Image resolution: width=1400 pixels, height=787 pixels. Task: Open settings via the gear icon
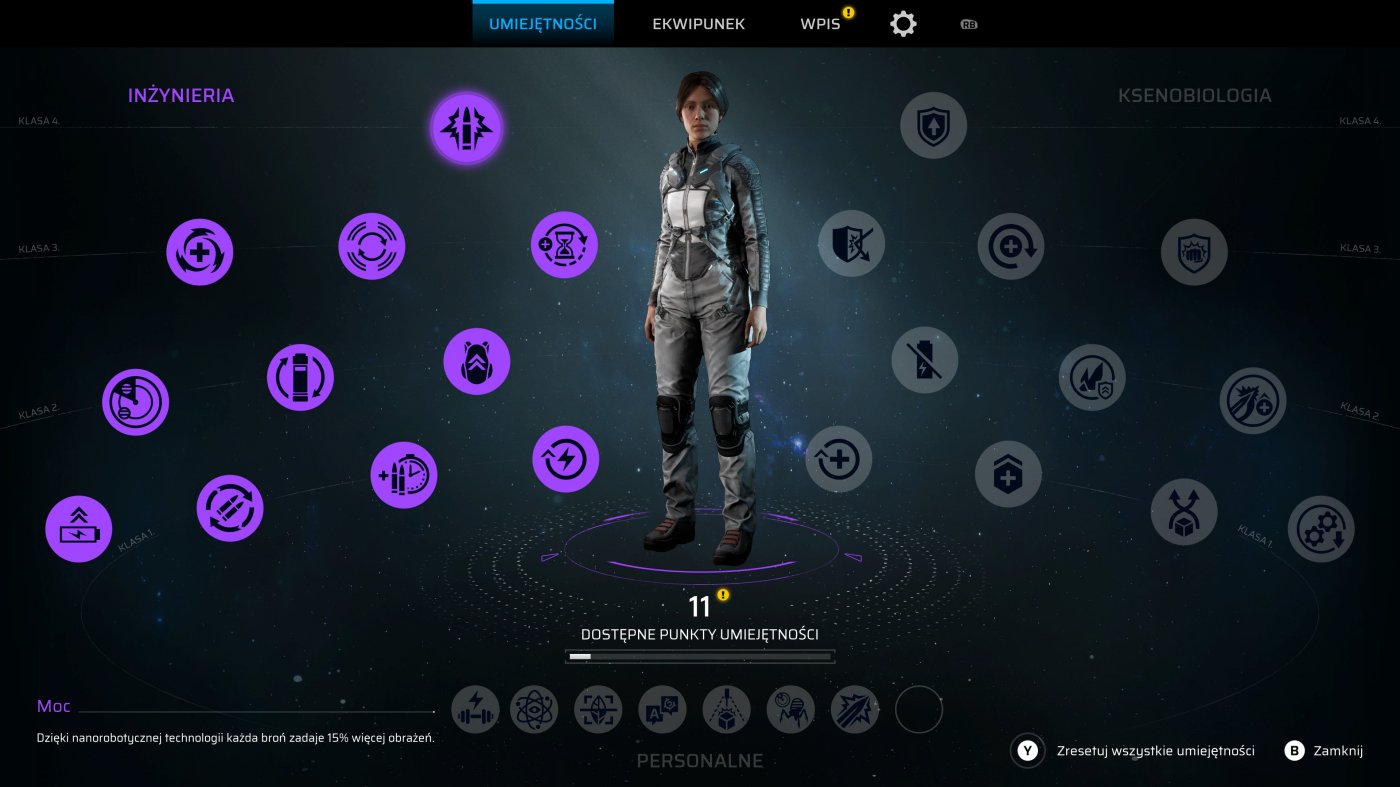coord(903,24)
